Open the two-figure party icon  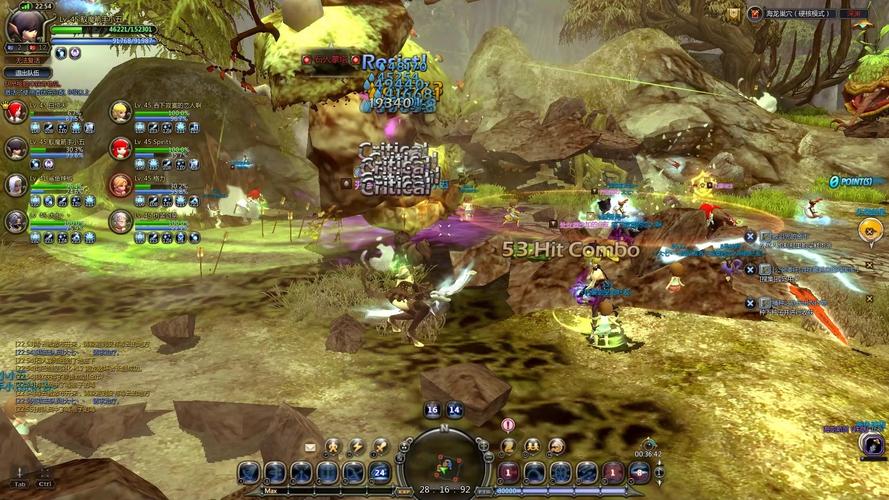pos(532,446)
